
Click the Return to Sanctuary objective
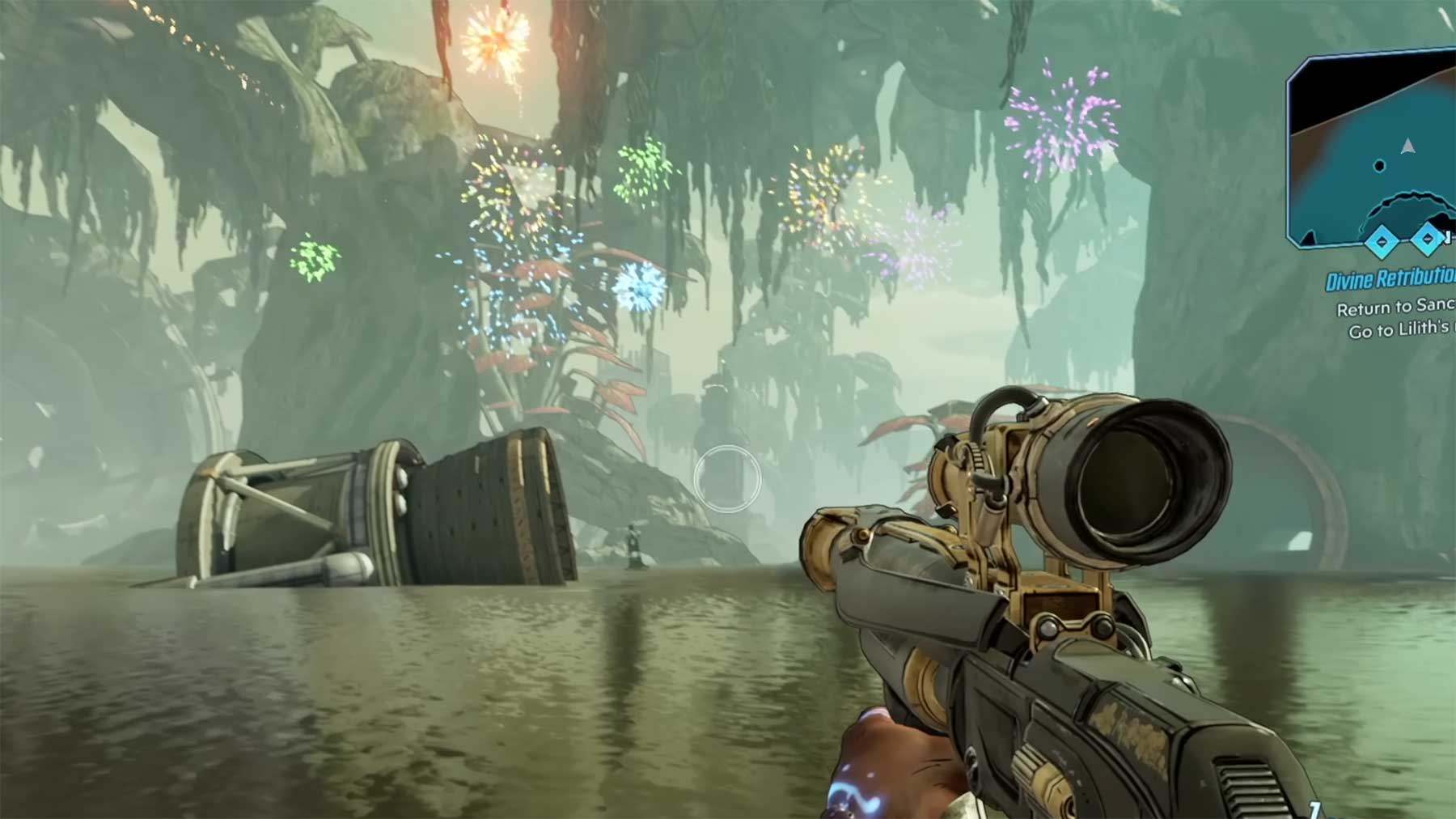point(1395,308)
